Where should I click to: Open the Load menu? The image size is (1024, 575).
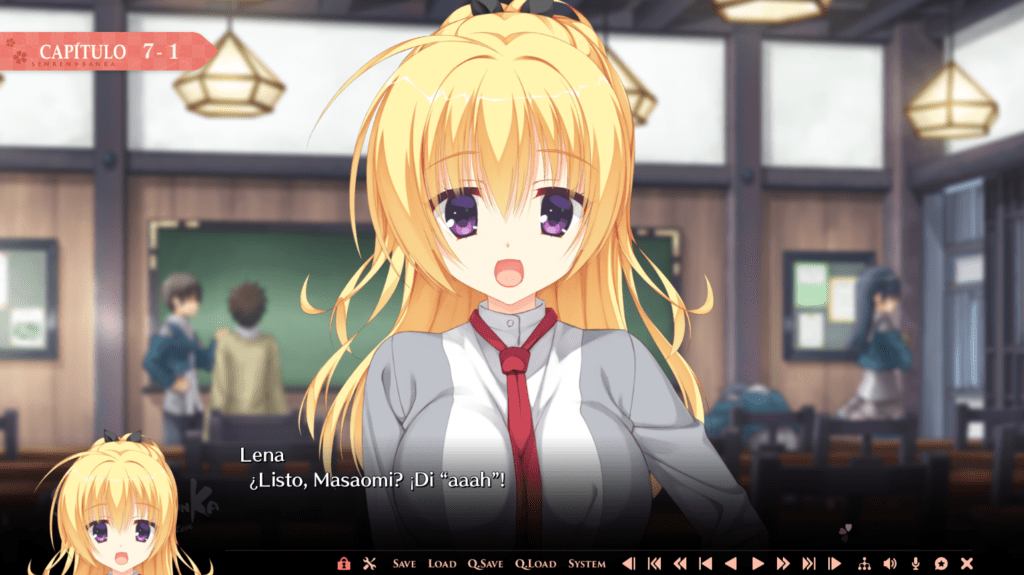pyautogui.click(x=442, y=564)
